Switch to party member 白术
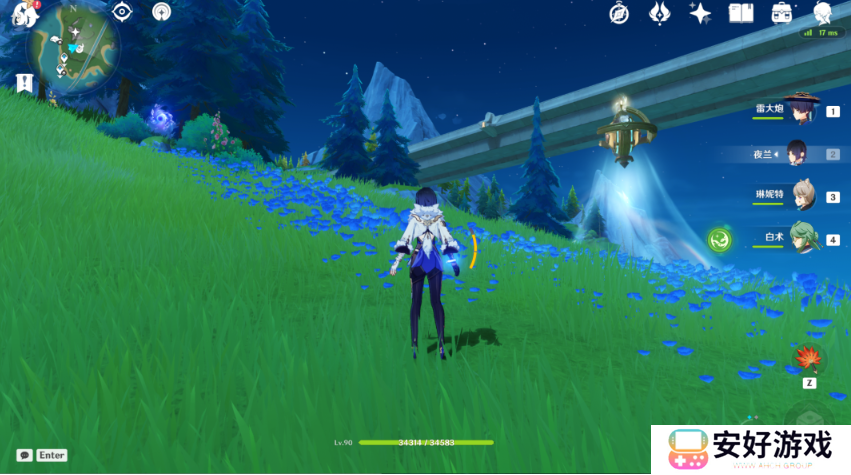851x475 pixels. (x=802, y=239)
